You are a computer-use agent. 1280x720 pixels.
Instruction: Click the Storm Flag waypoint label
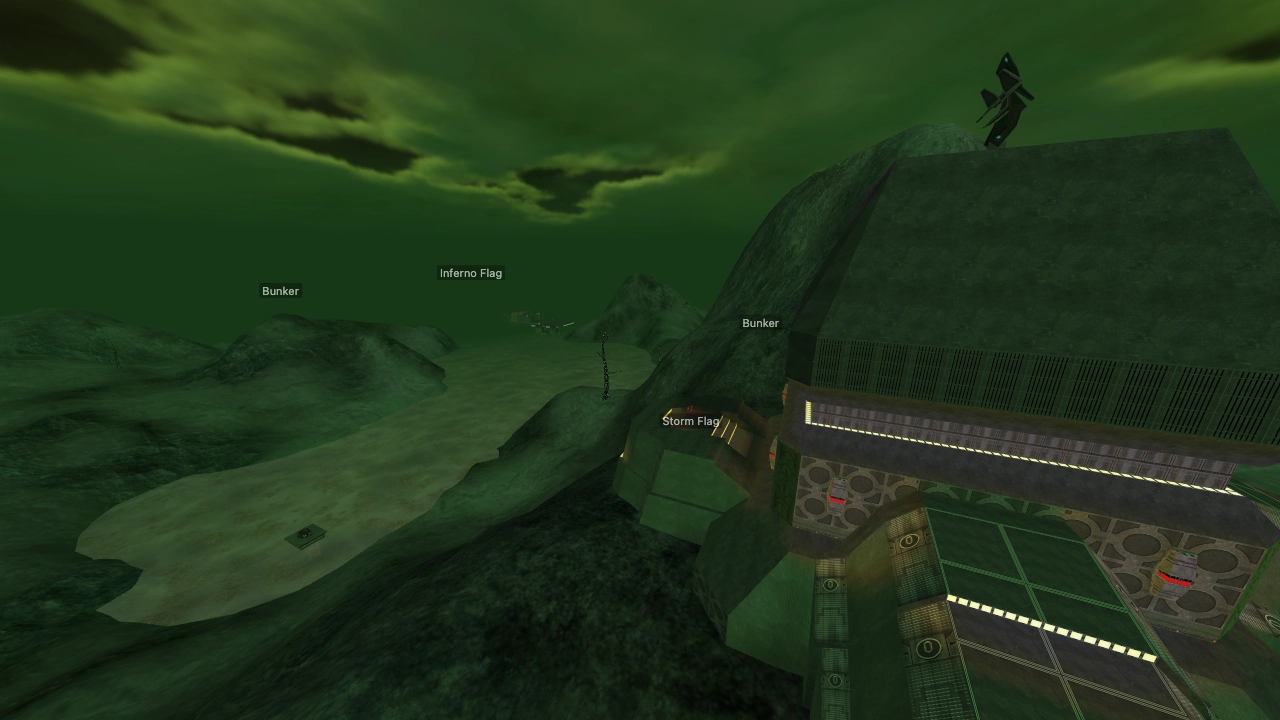(692, 421)
